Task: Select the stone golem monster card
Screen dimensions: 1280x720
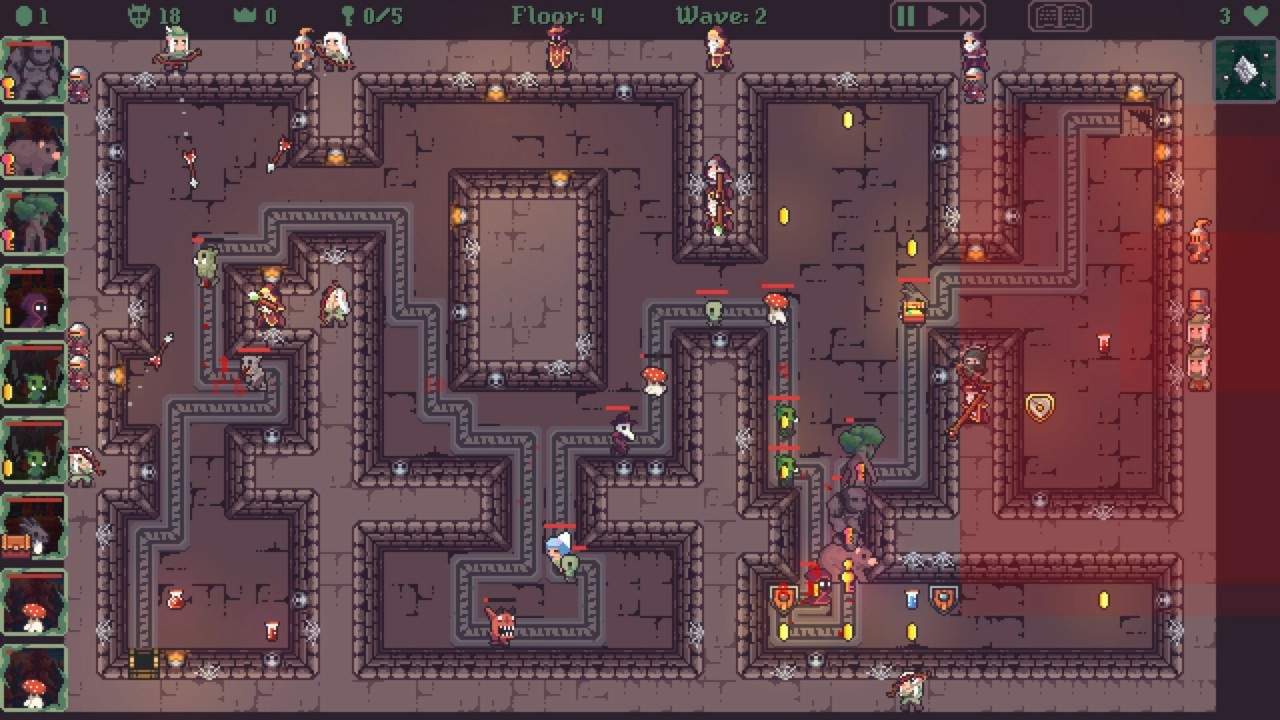Action: [x=34, y=71]
